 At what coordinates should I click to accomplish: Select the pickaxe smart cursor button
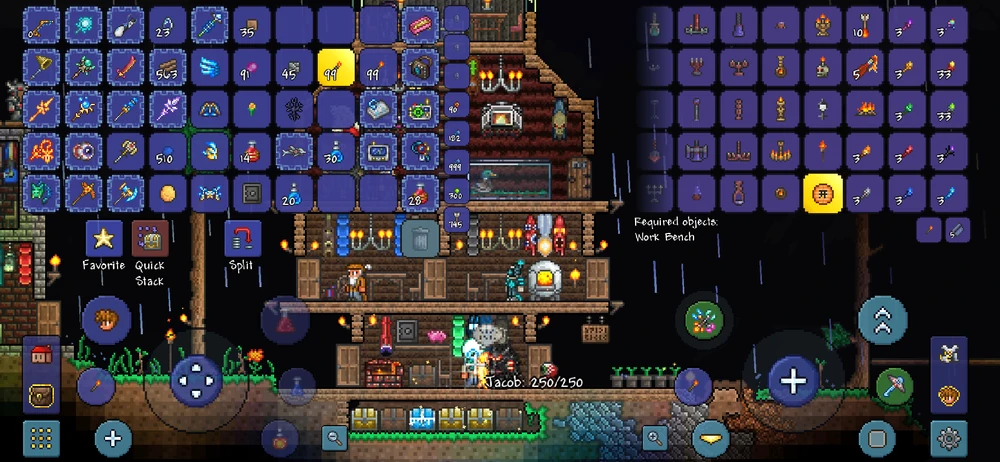point(894,385)
